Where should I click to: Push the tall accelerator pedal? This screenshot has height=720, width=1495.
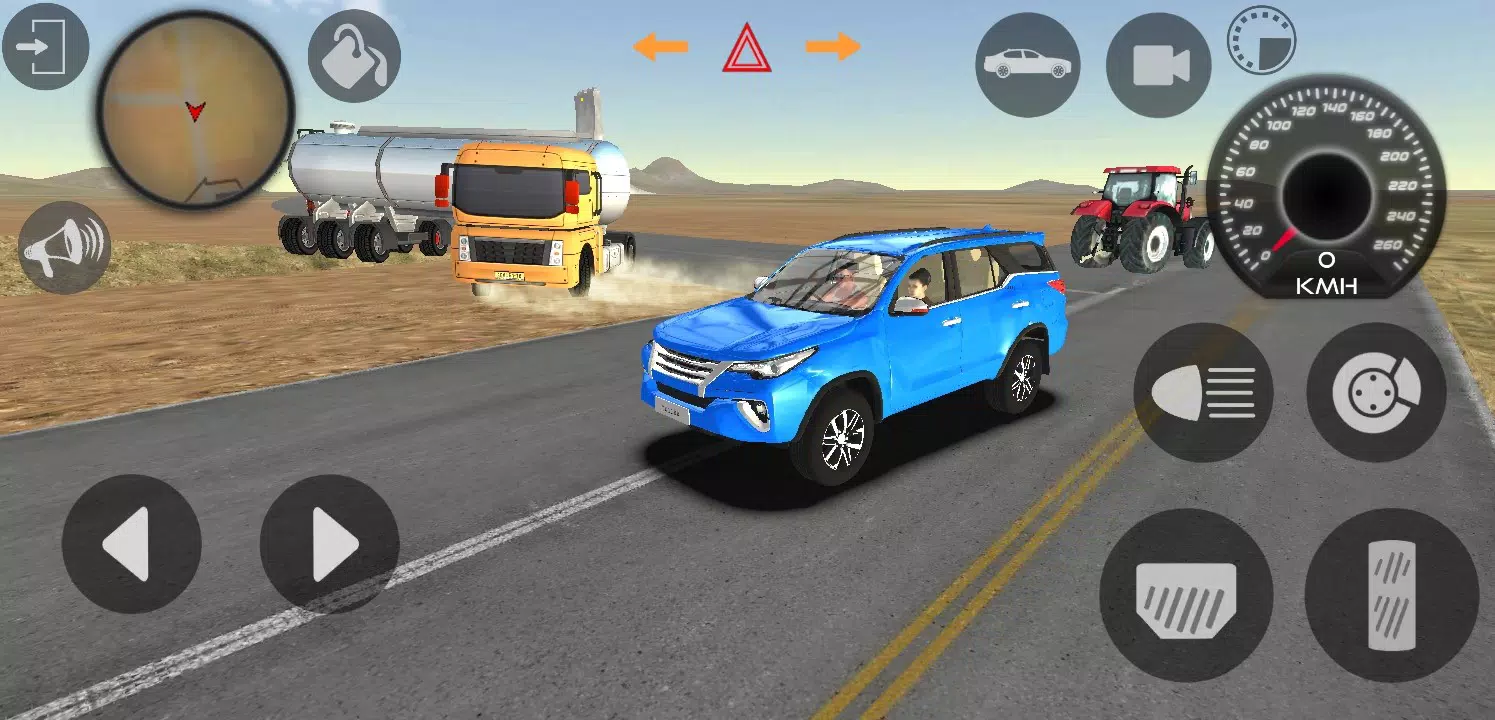pyautogui.click(x=1391, y=595)
